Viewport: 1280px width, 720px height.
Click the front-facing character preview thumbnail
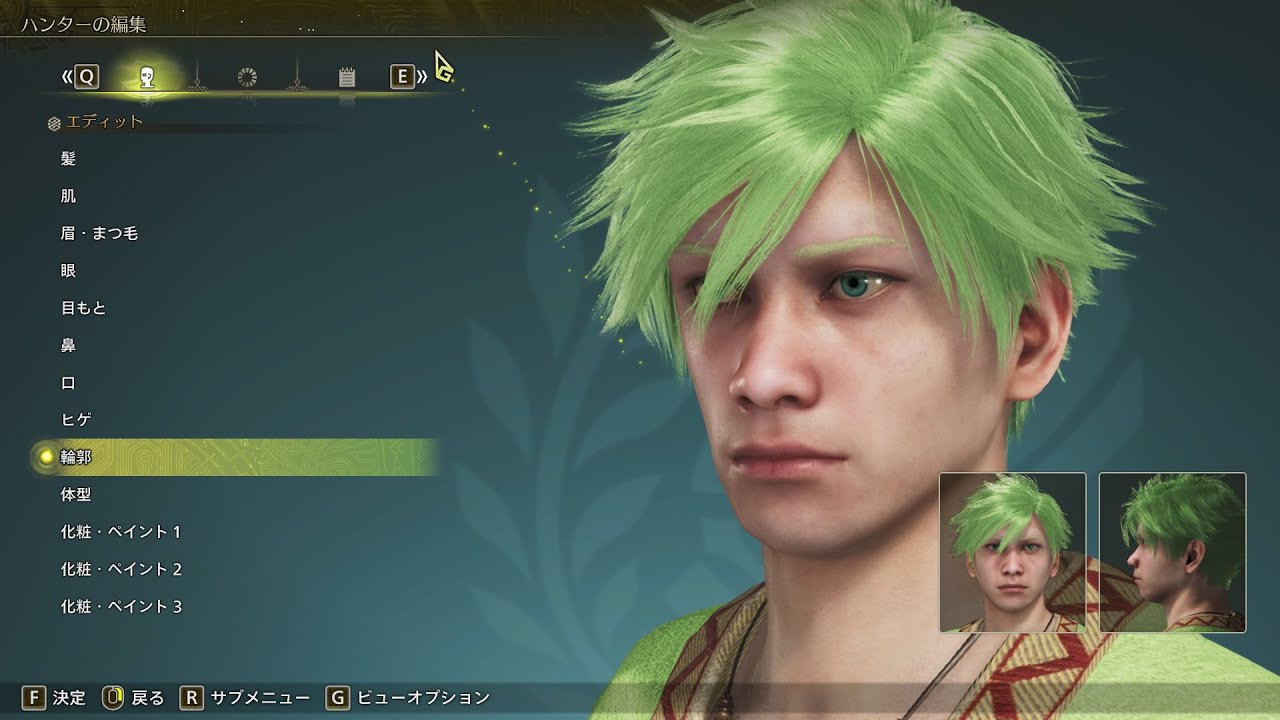(x=1012, y=552)
